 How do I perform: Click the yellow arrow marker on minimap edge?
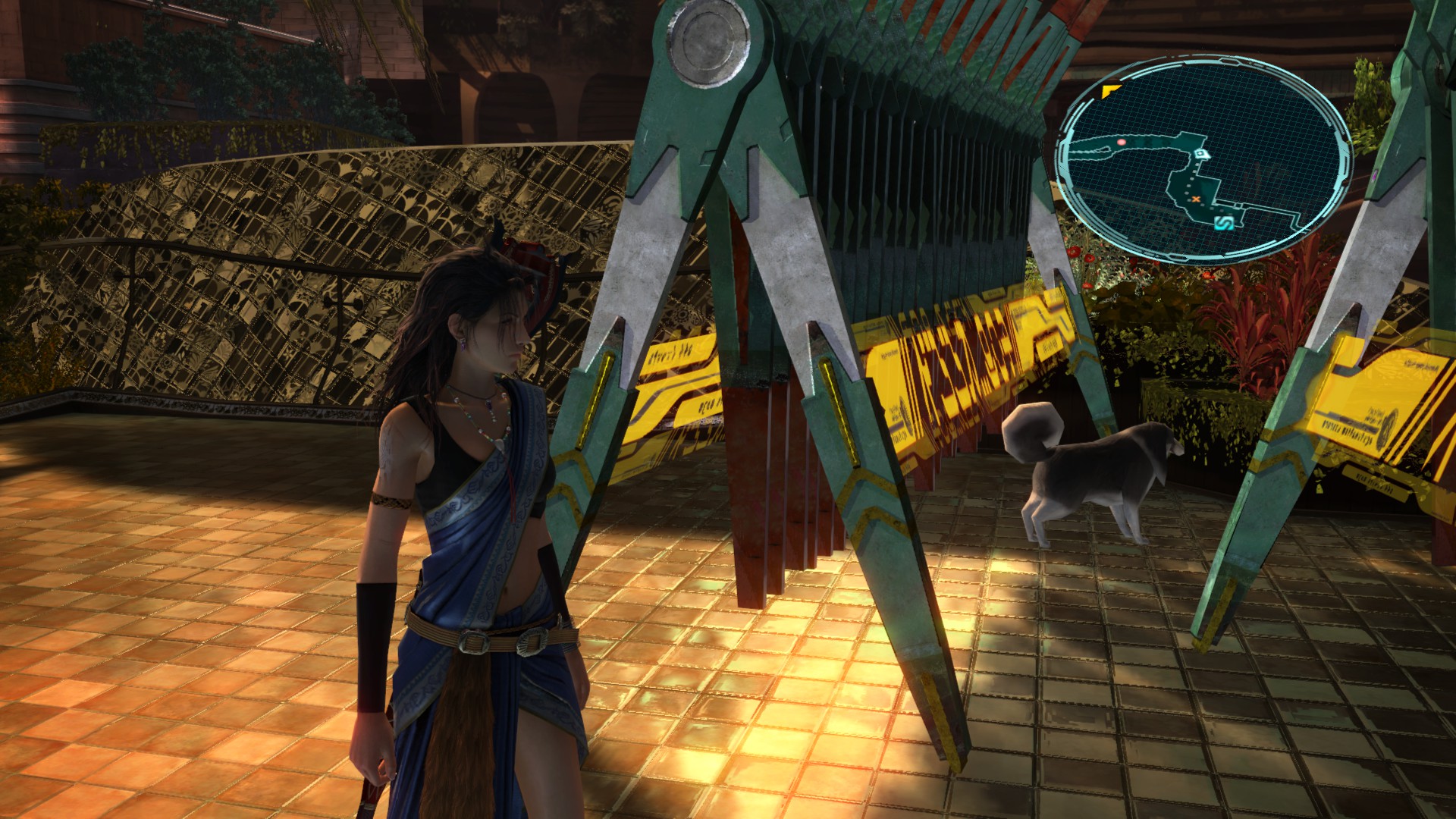[x=1111, y=91]
